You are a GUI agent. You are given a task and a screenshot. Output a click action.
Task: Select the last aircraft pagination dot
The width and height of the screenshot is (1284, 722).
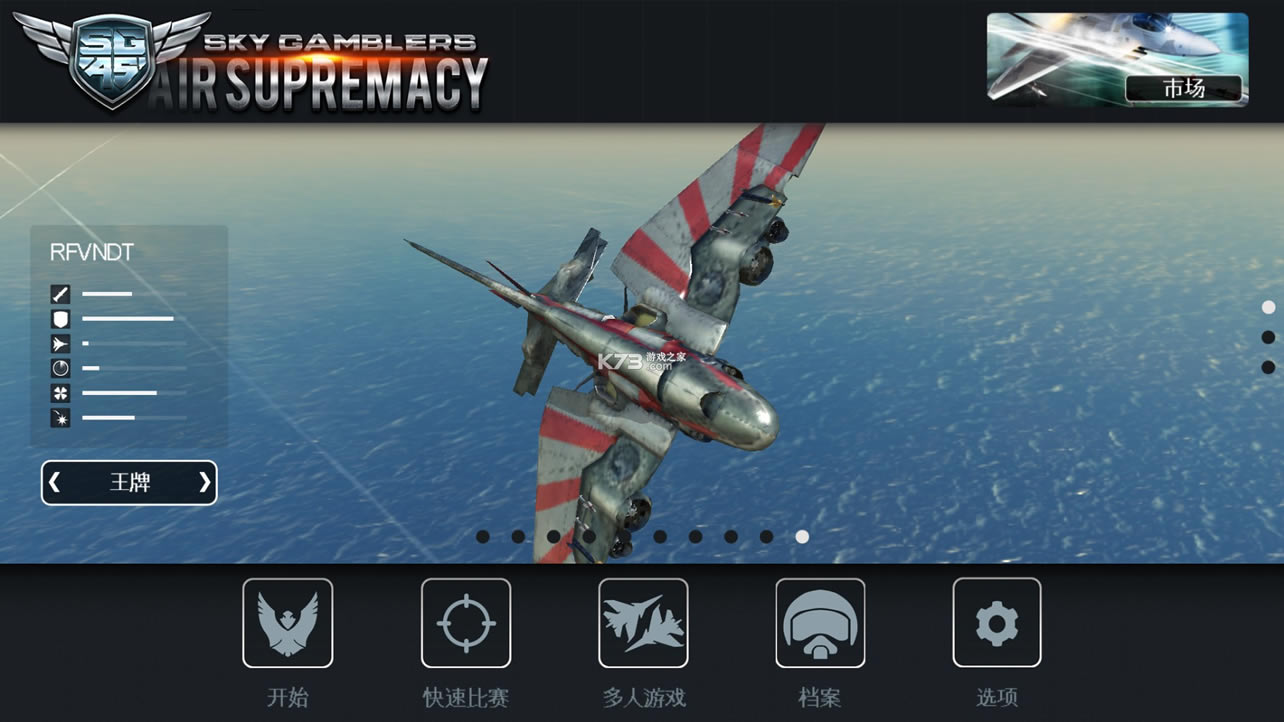click(x=800, y=537)
